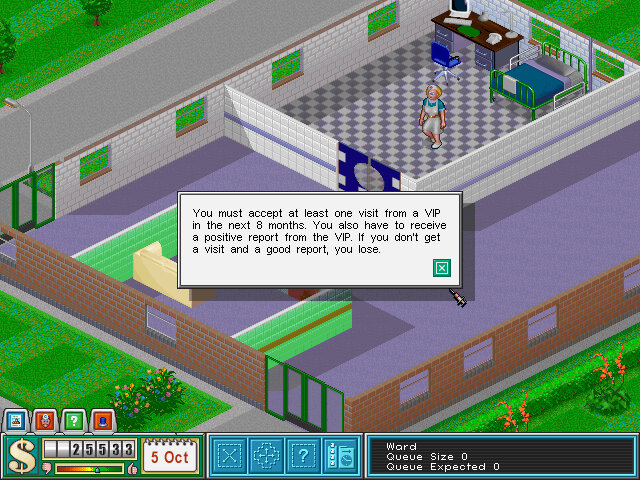Open the blue picture message tab

[x=15, y=421]
